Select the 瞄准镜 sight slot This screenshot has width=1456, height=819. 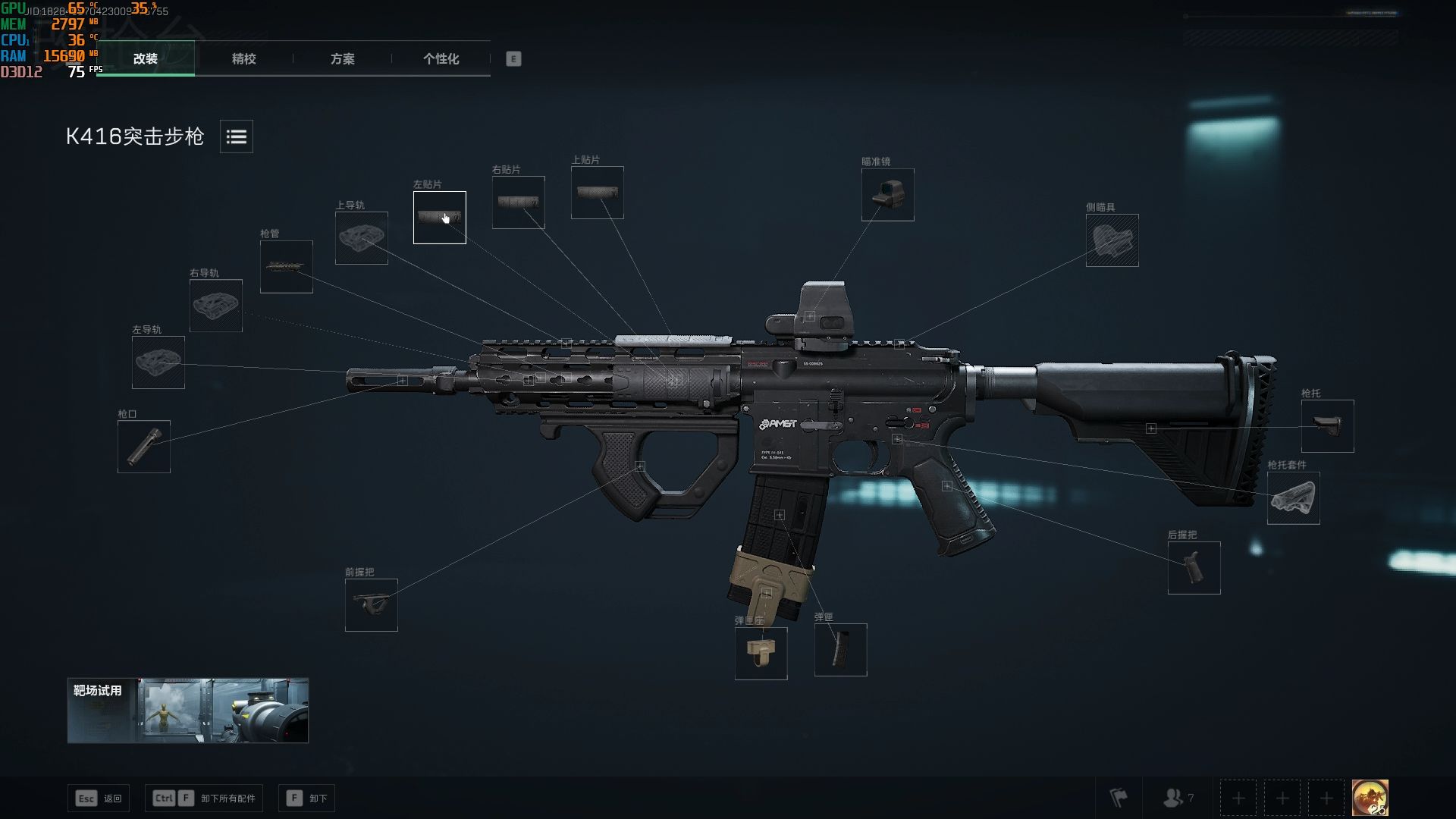click(887, 195)
